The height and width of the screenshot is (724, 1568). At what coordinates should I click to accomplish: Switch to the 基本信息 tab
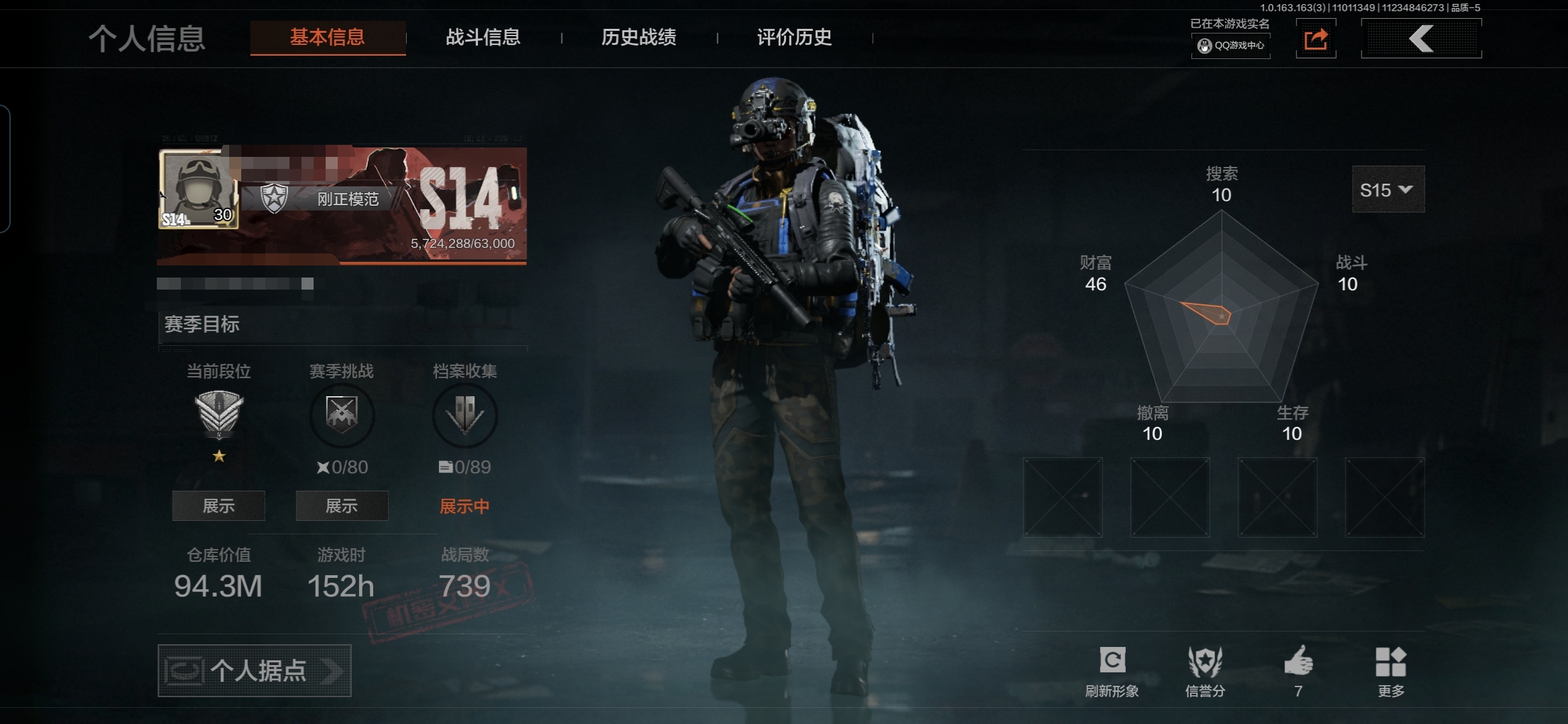click(x=327, y=38)
